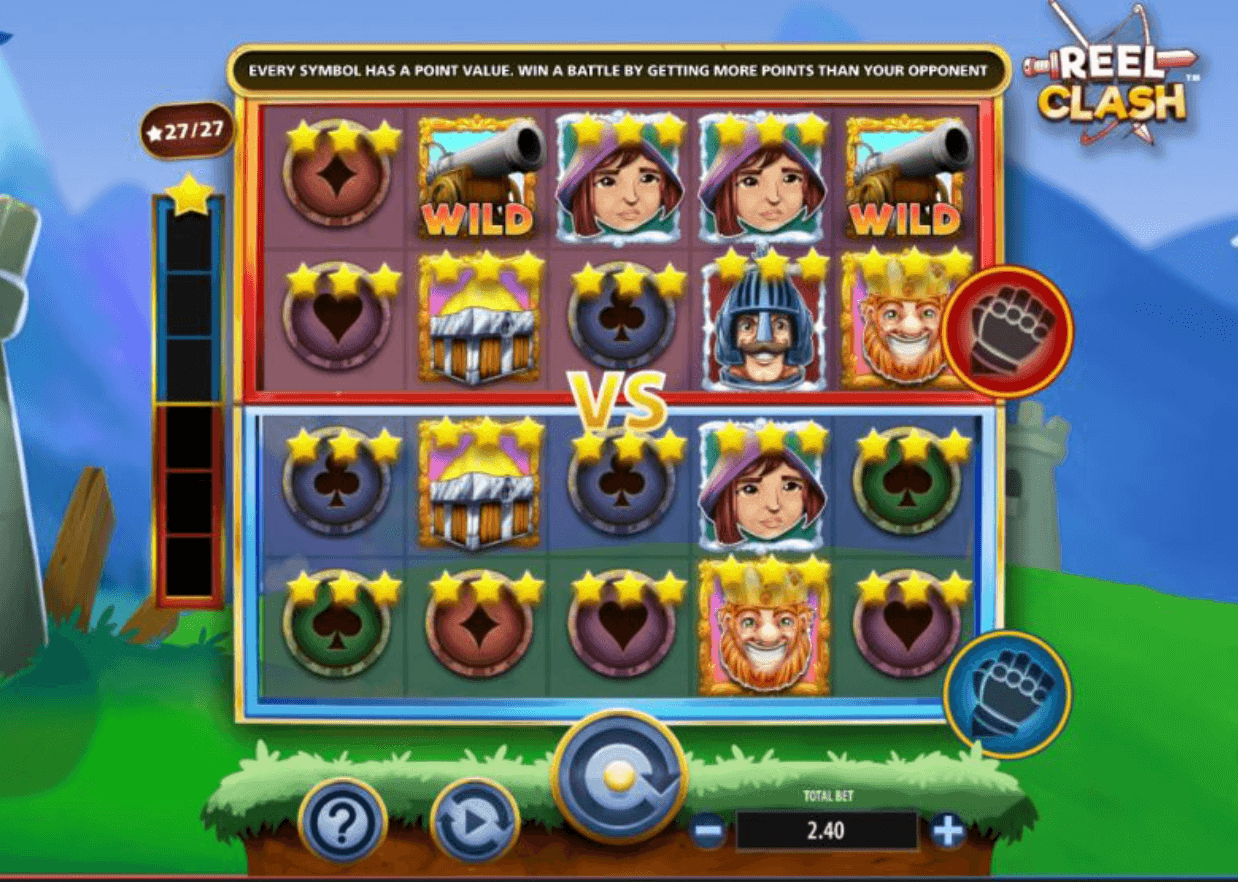
Task: Start autoplay with the play arrows button
Action: click(x=474, y=822)
